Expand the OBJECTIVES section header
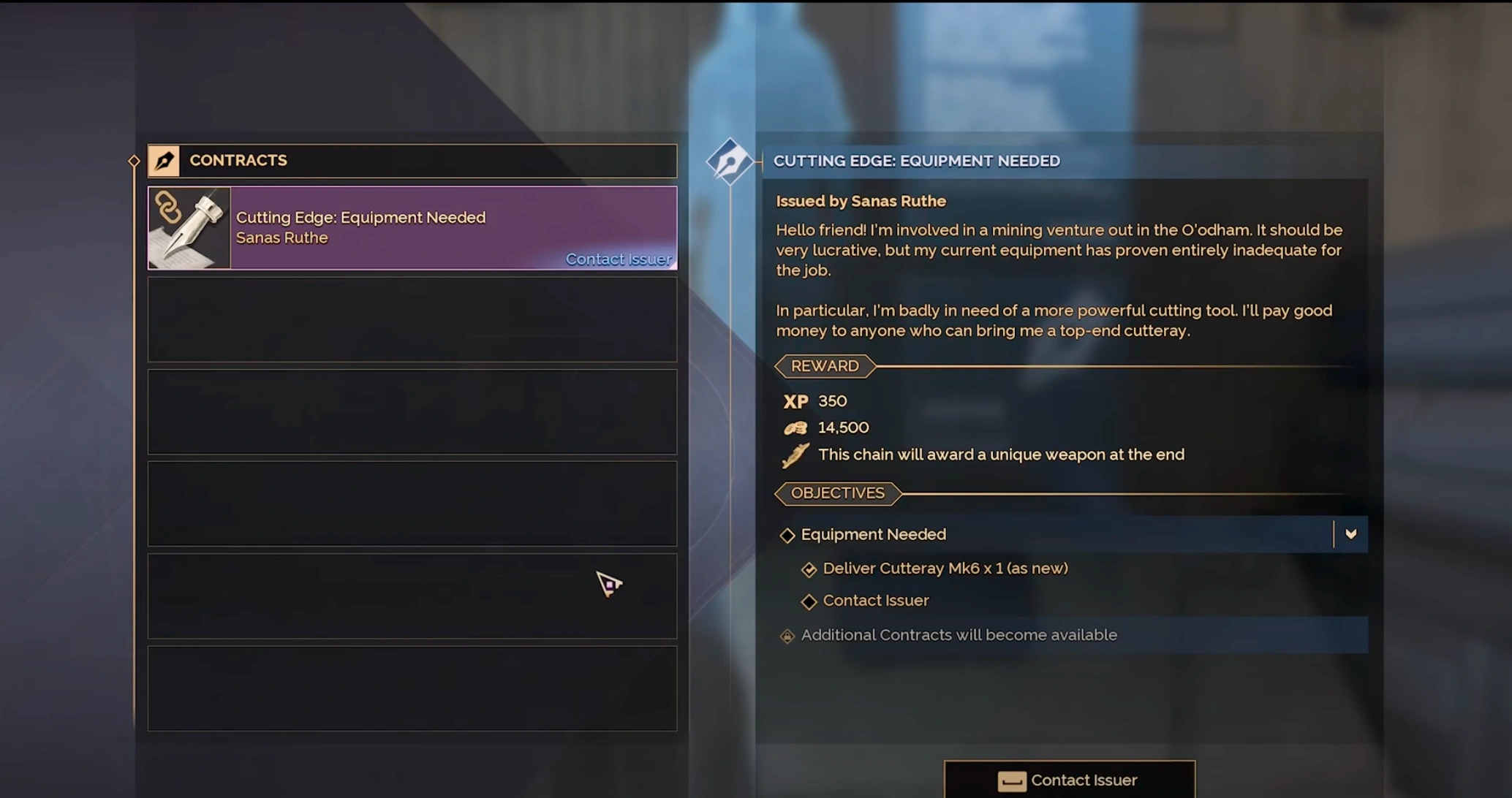Viewport: 1512px width, 798px height. pos(838,493)
